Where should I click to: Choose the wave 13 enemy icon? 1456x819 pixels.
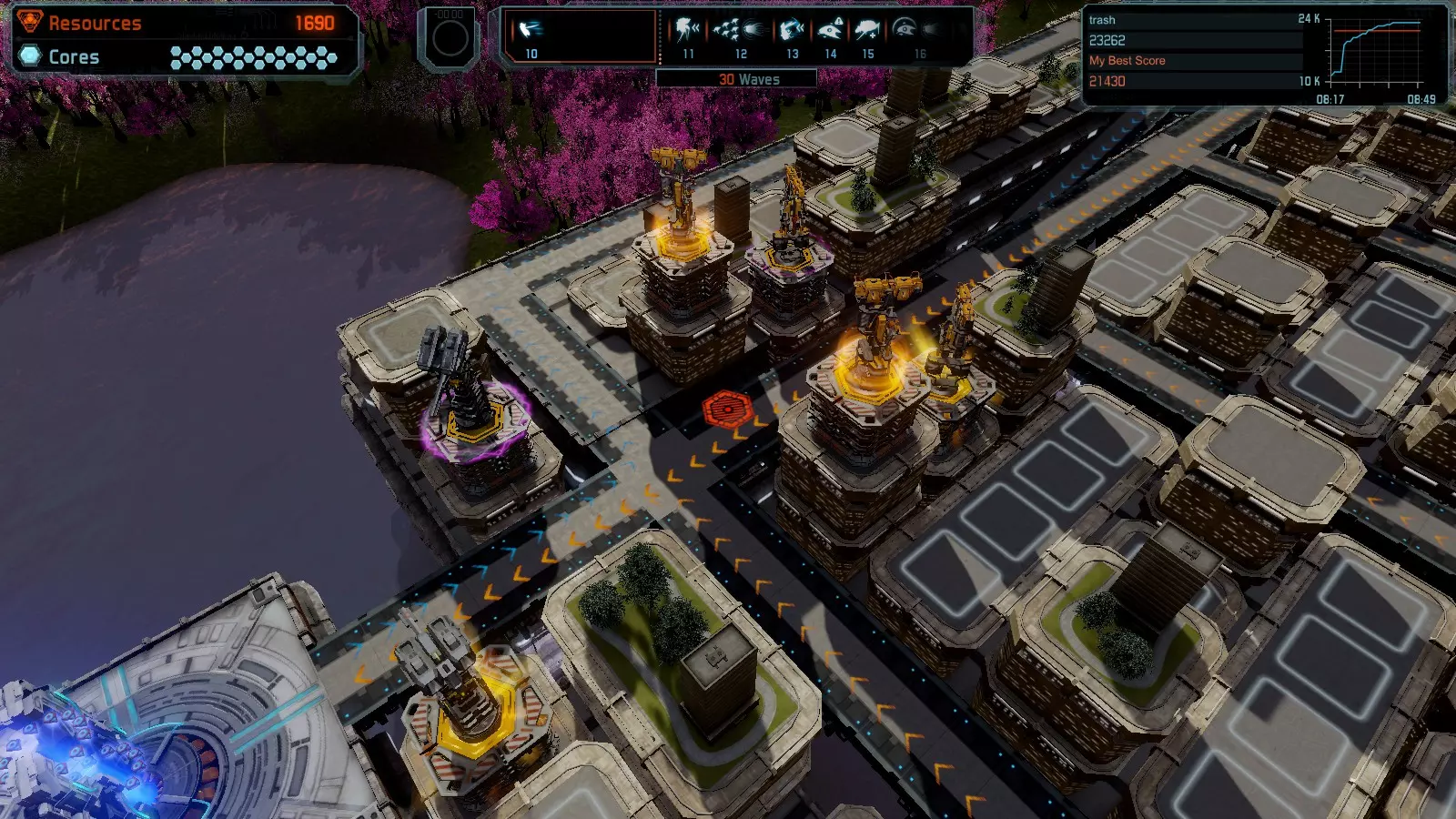(x=792, y=32)
